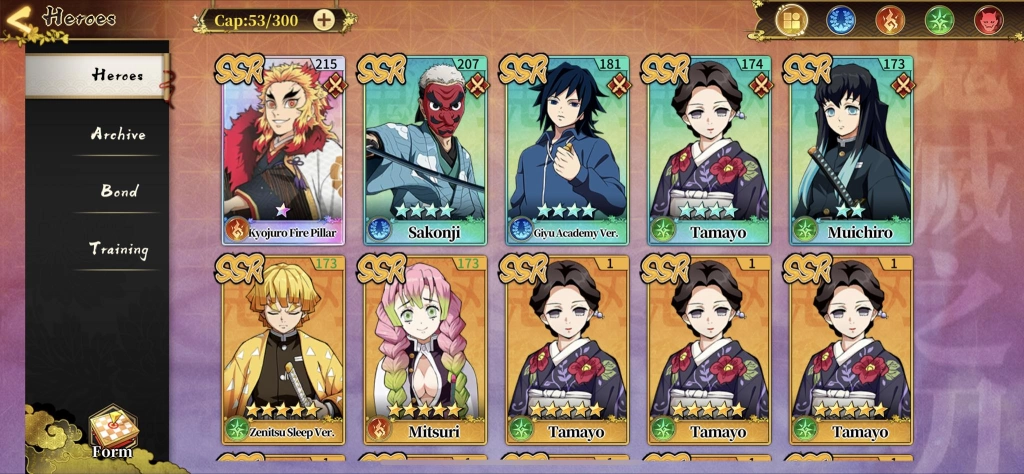Select the Giyu Academy Ver. card

pyautogui.click(x=567, y=150)
